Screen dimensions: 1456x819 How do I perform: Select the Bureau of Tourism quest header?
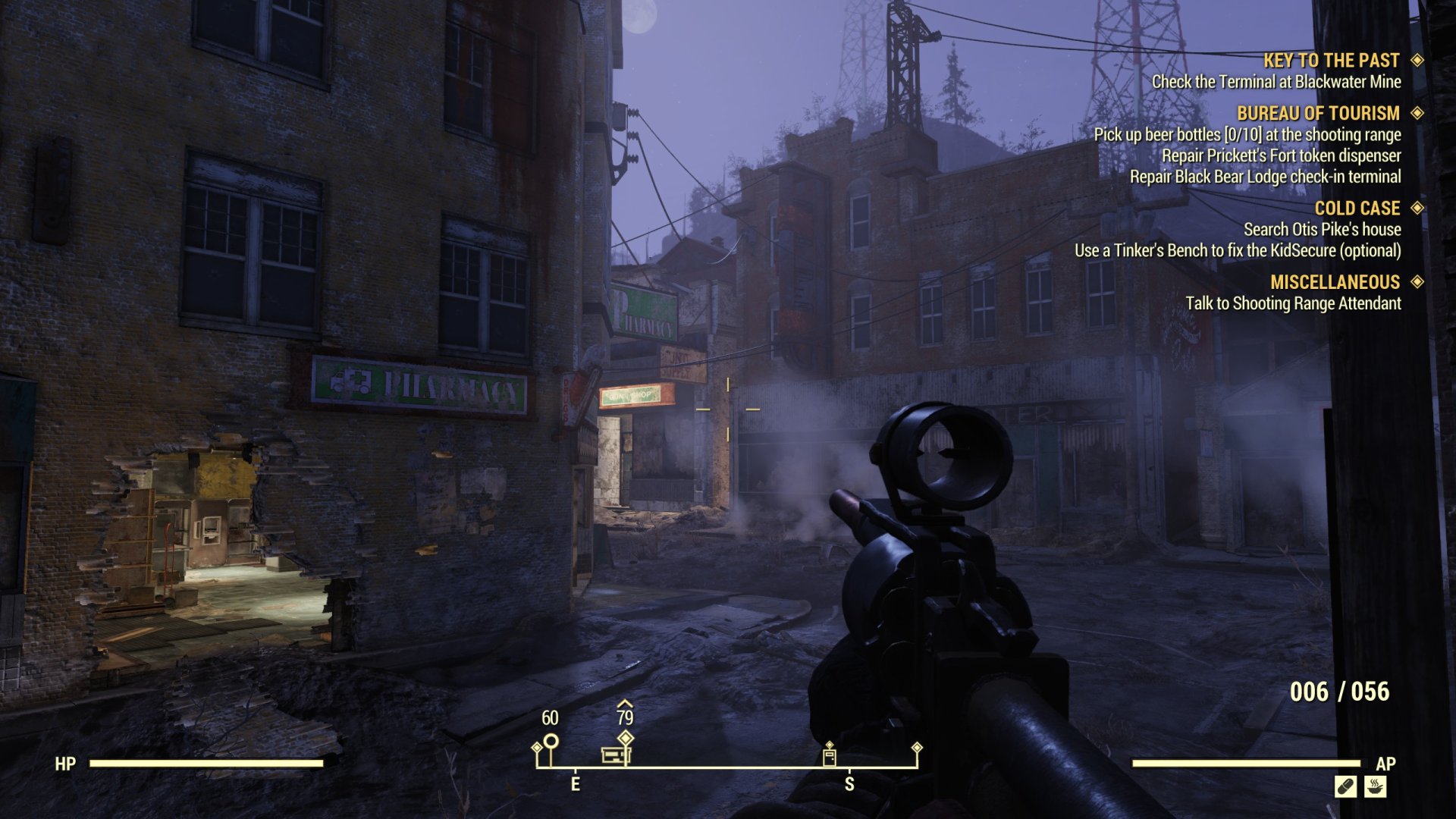click(1318, 114)
